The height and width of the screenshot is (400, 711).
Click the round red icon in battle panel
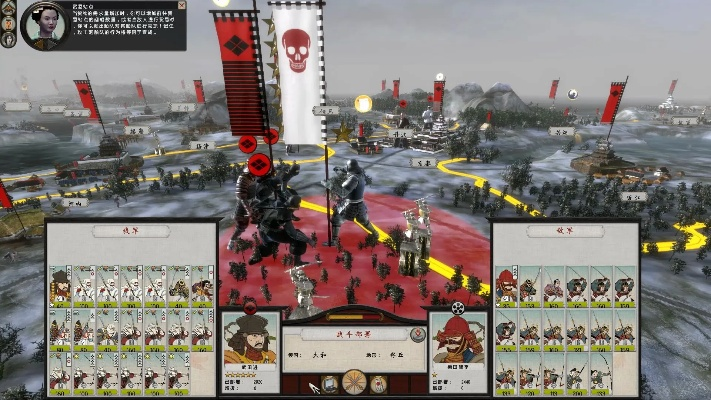(417, 336)
